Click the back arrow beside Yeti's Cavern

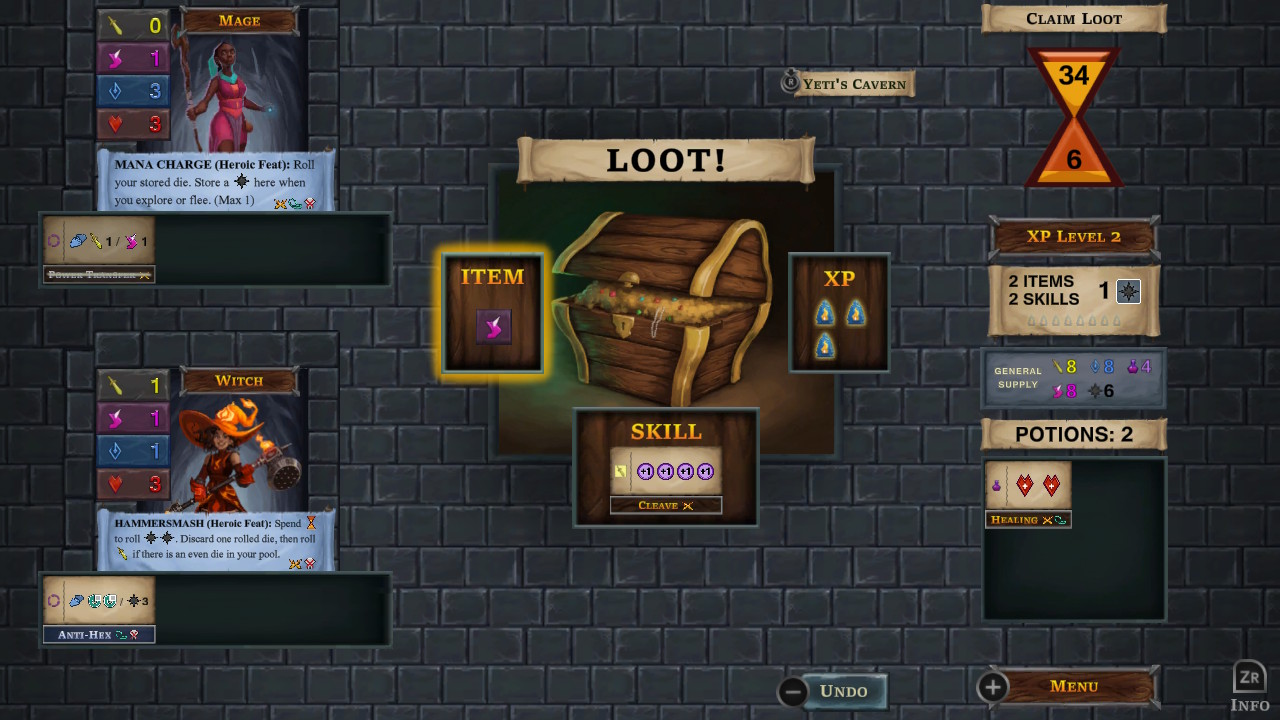click(x=788, y=84)
